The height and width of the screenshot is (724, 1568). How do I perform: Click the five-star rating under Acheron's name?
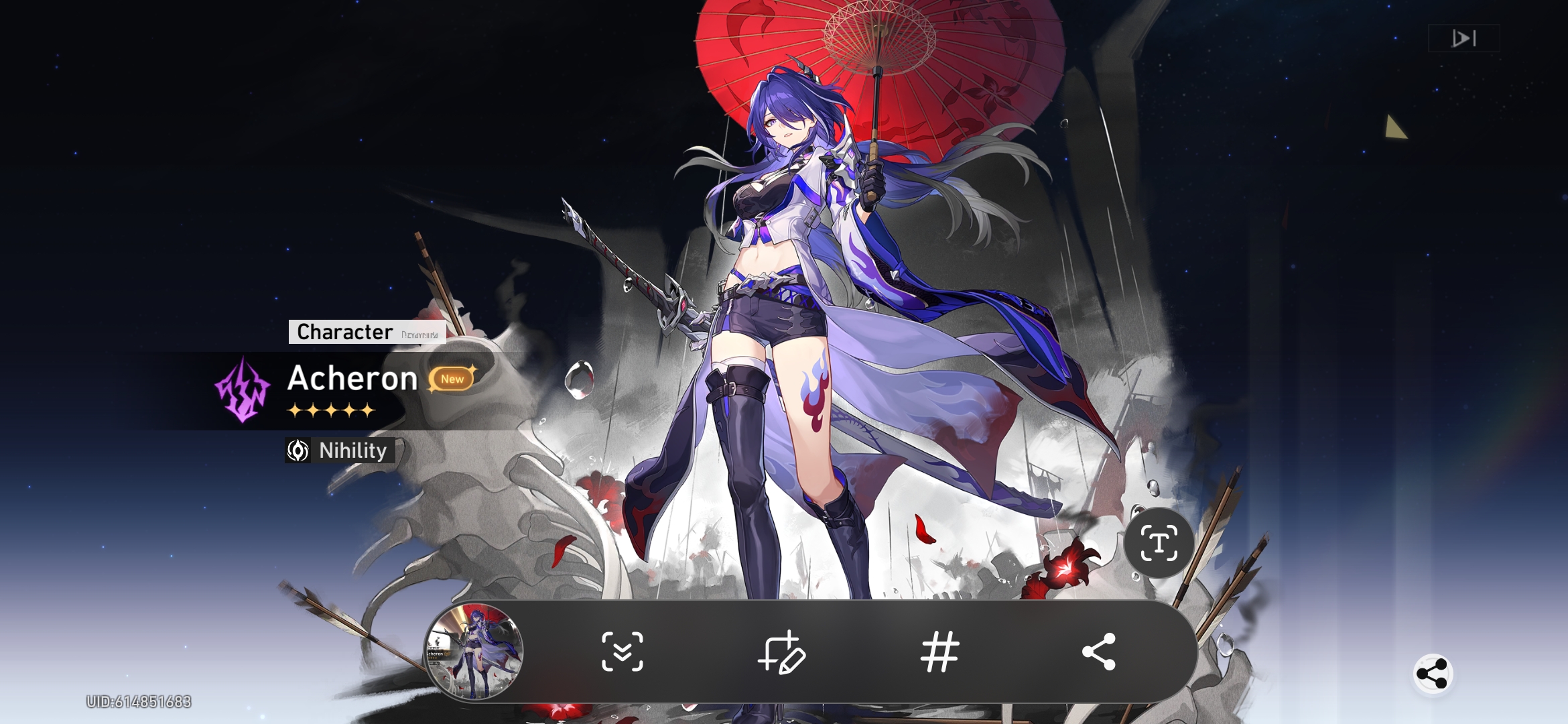(332, 409)
